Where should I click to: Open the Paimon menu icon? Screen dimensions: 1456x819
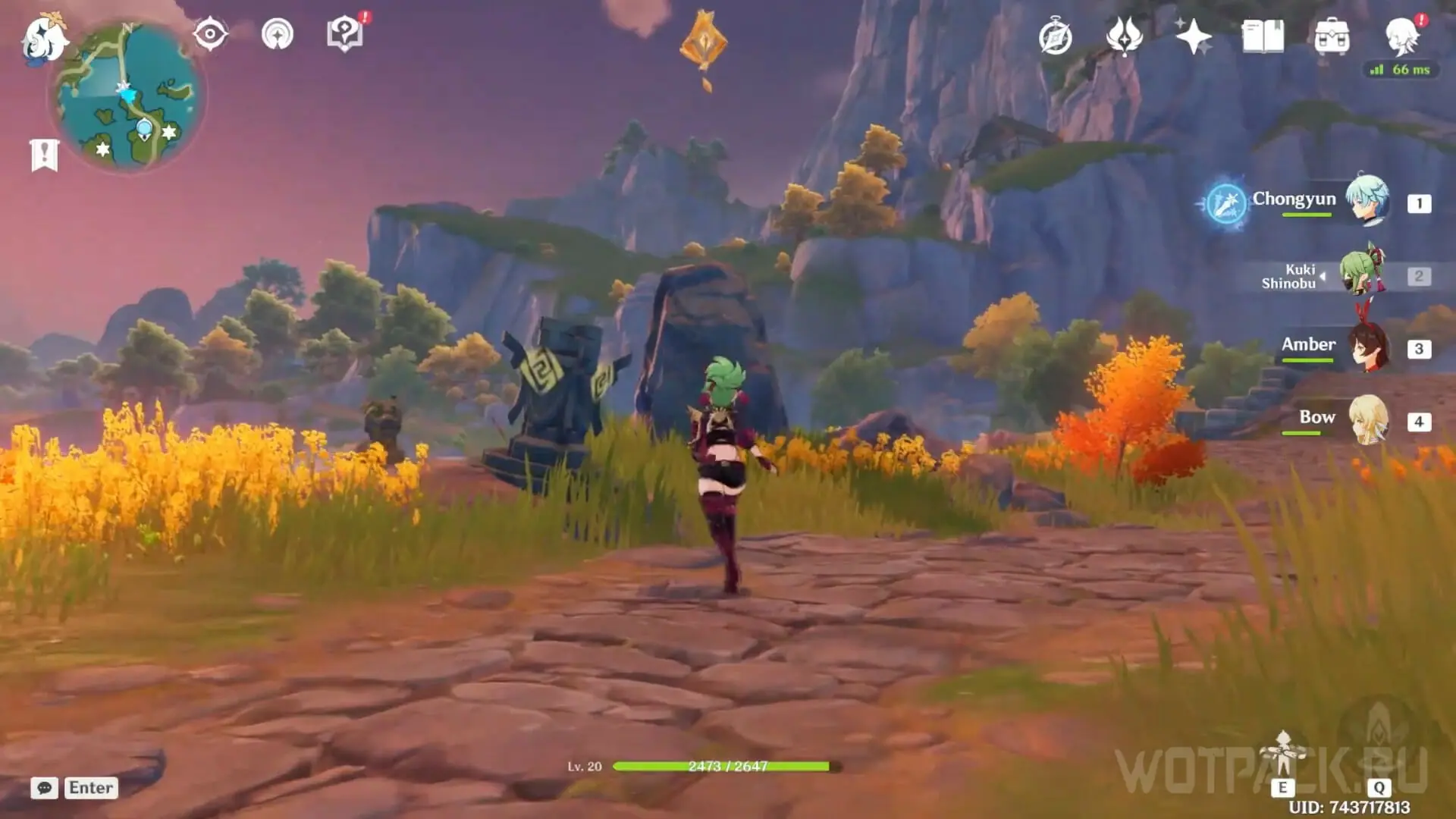click(42, 38)
